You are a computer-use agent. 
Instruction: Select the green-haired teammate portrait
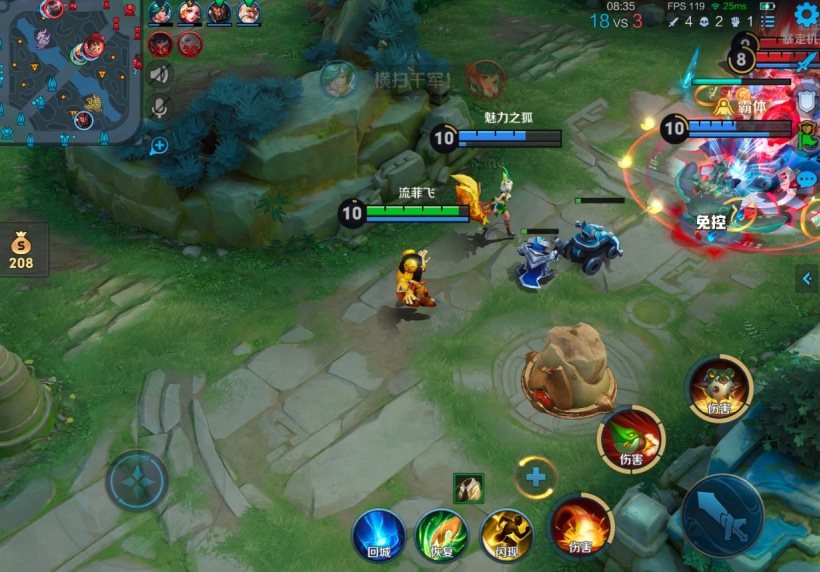click(159, 12)
